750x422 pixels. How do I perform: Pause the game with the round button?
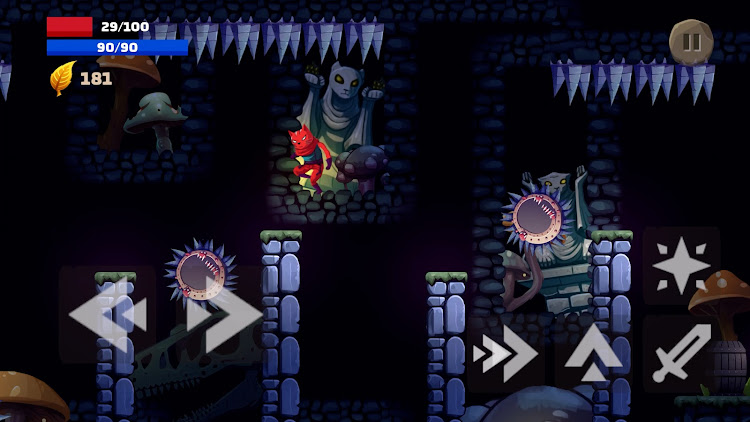(x=691, y=42)
